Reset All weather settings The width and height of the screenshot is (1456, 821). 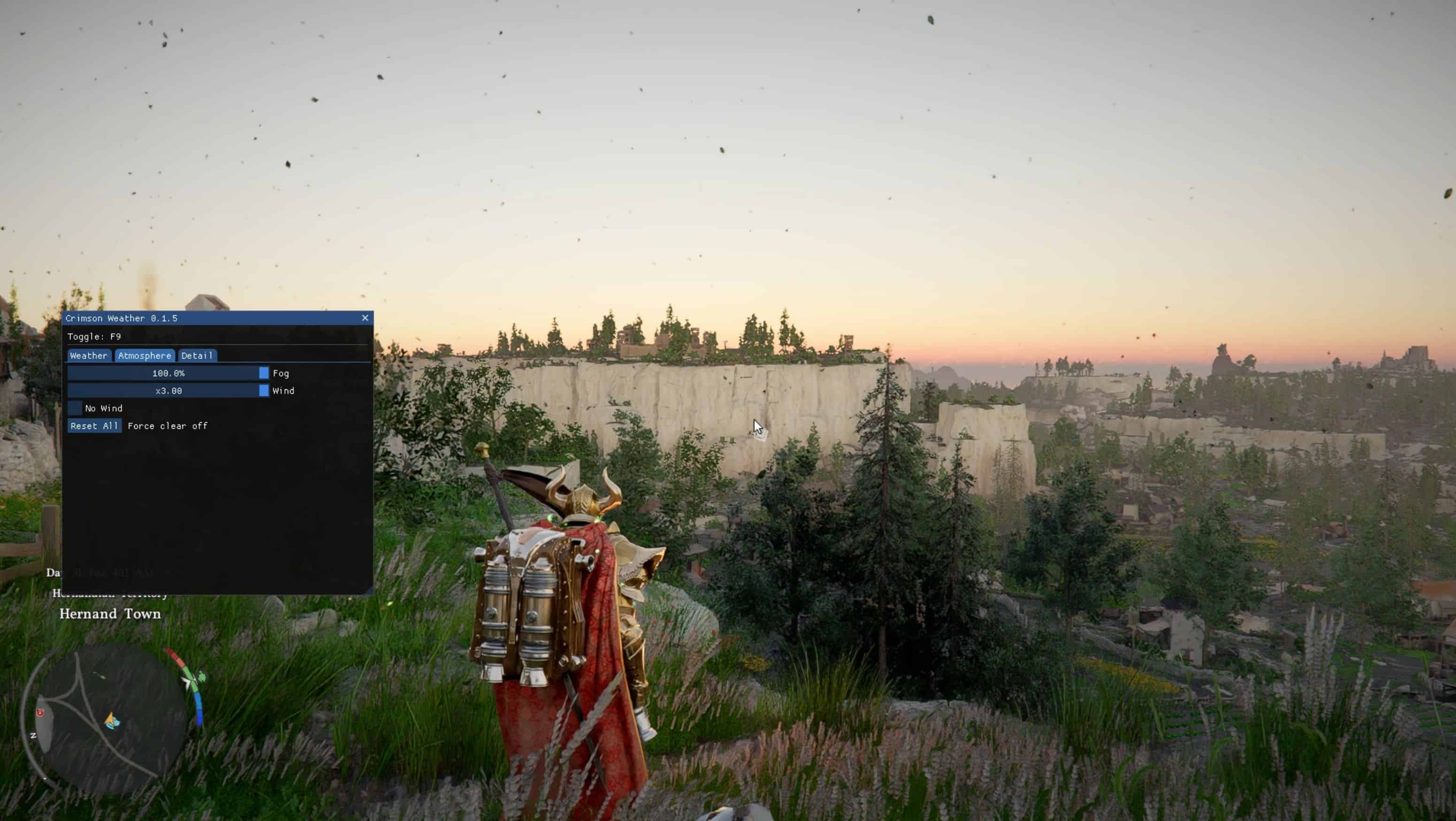point(94,426)
